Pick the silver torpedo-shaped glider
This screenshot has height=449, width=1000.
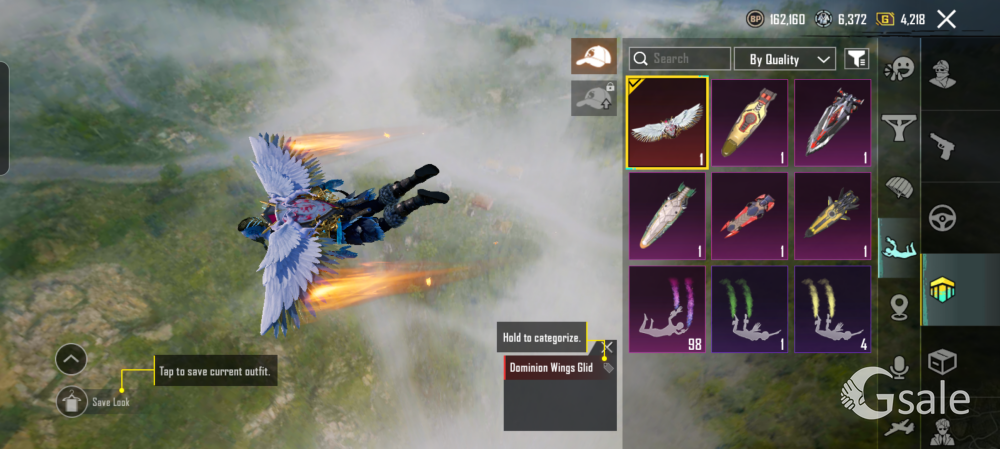click(667, 215)
